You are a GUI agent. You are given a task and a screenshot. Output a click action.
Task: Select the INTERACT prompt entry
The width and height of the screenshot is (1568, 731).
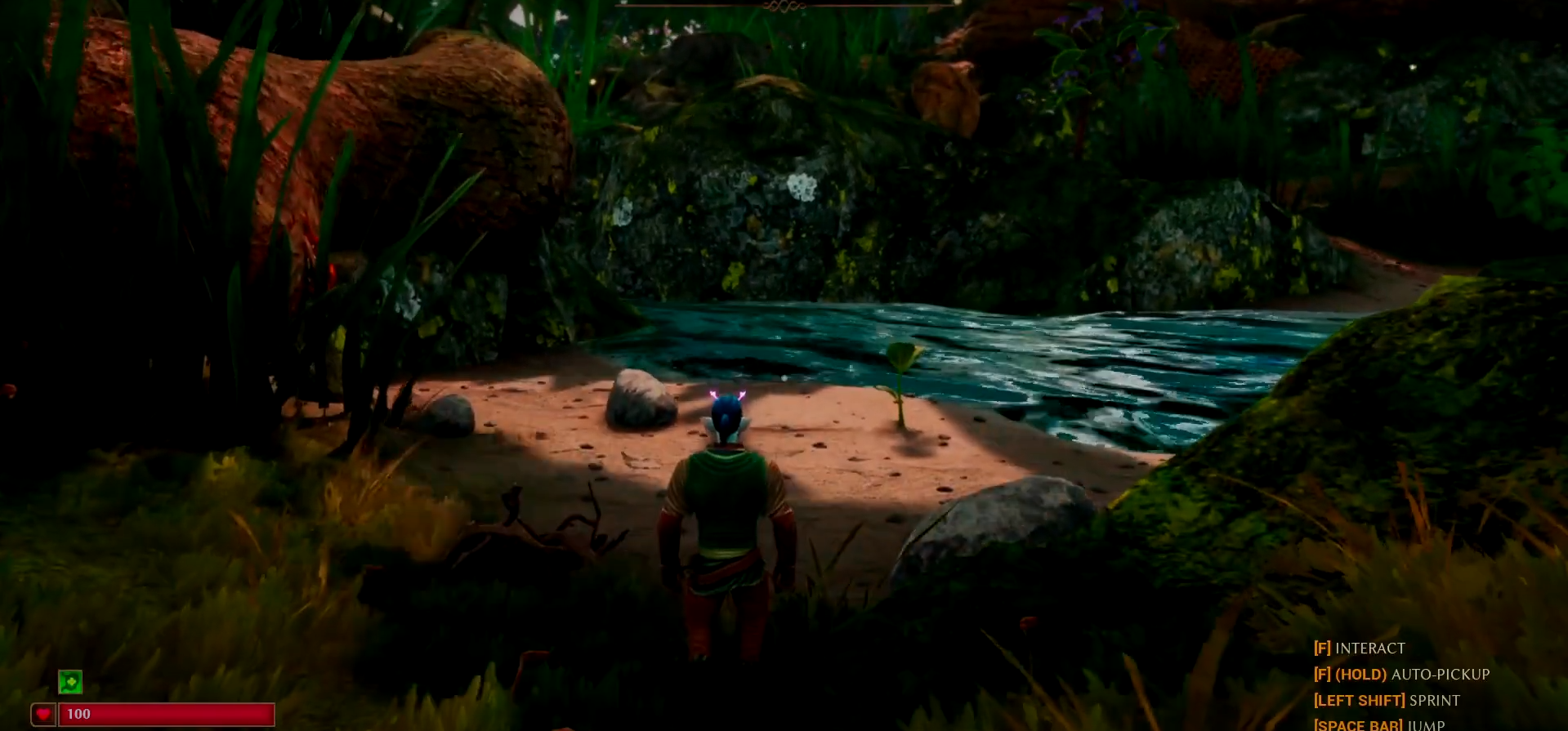[1370, 648]
